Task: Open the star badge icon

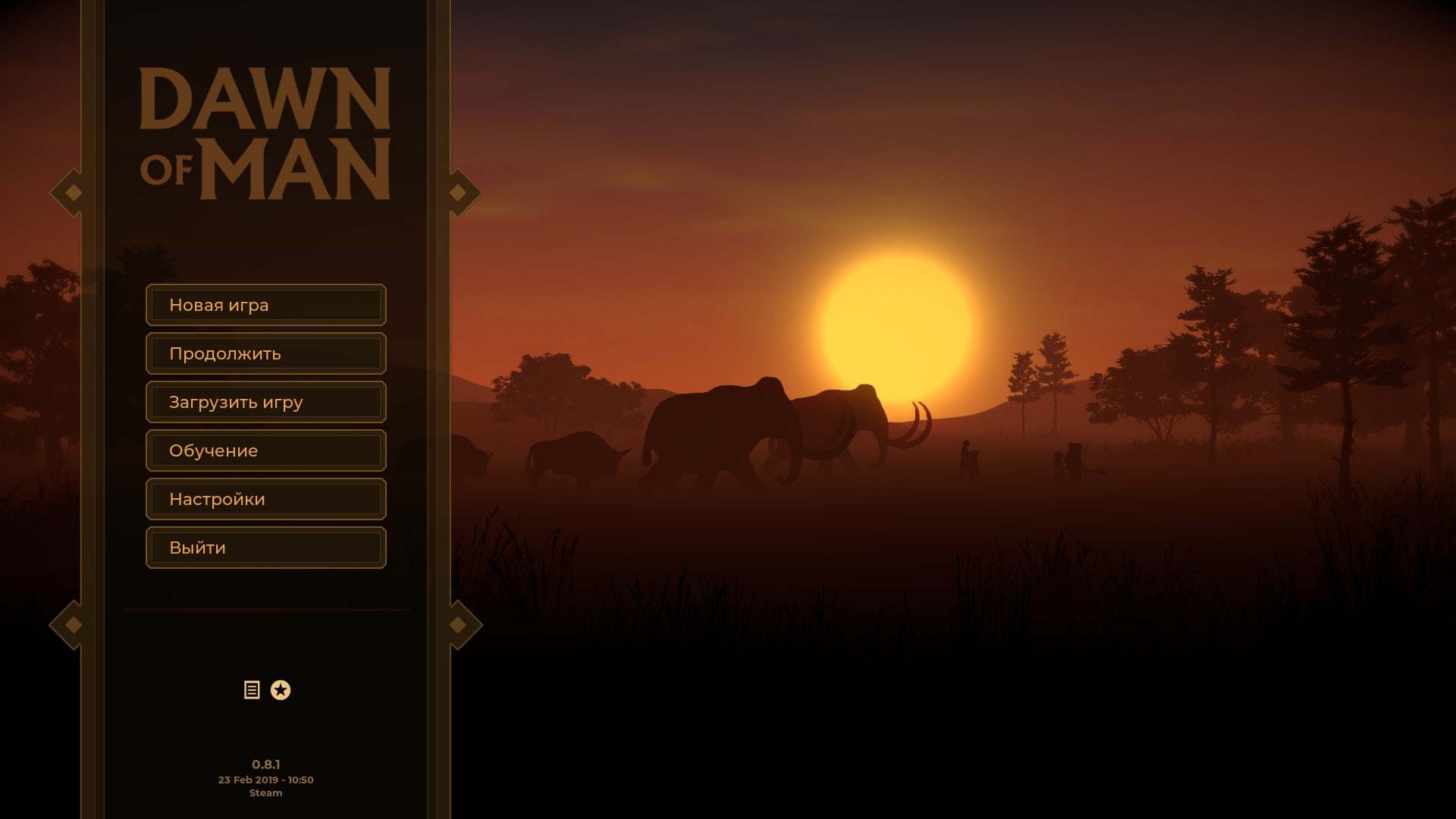Action: [281, 690]
